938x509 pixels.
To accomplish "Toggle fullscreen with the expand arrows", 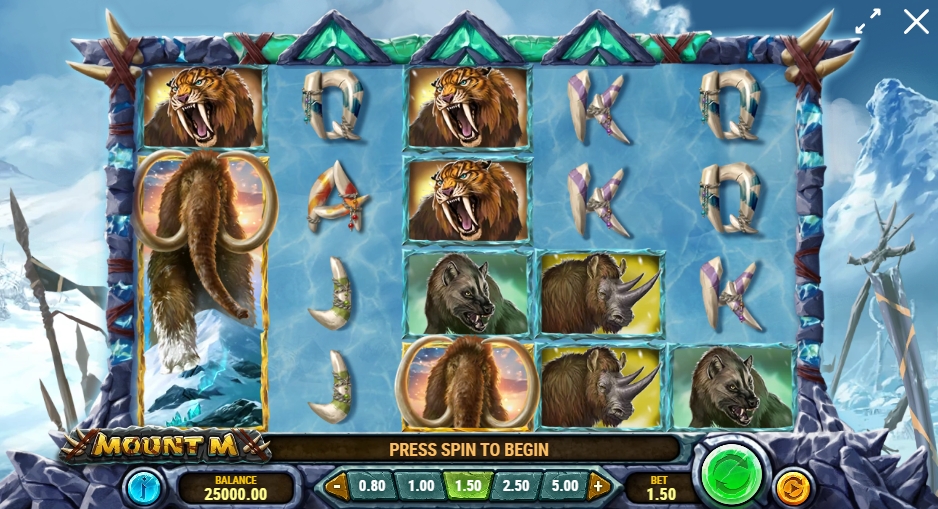I will [868, 21].
